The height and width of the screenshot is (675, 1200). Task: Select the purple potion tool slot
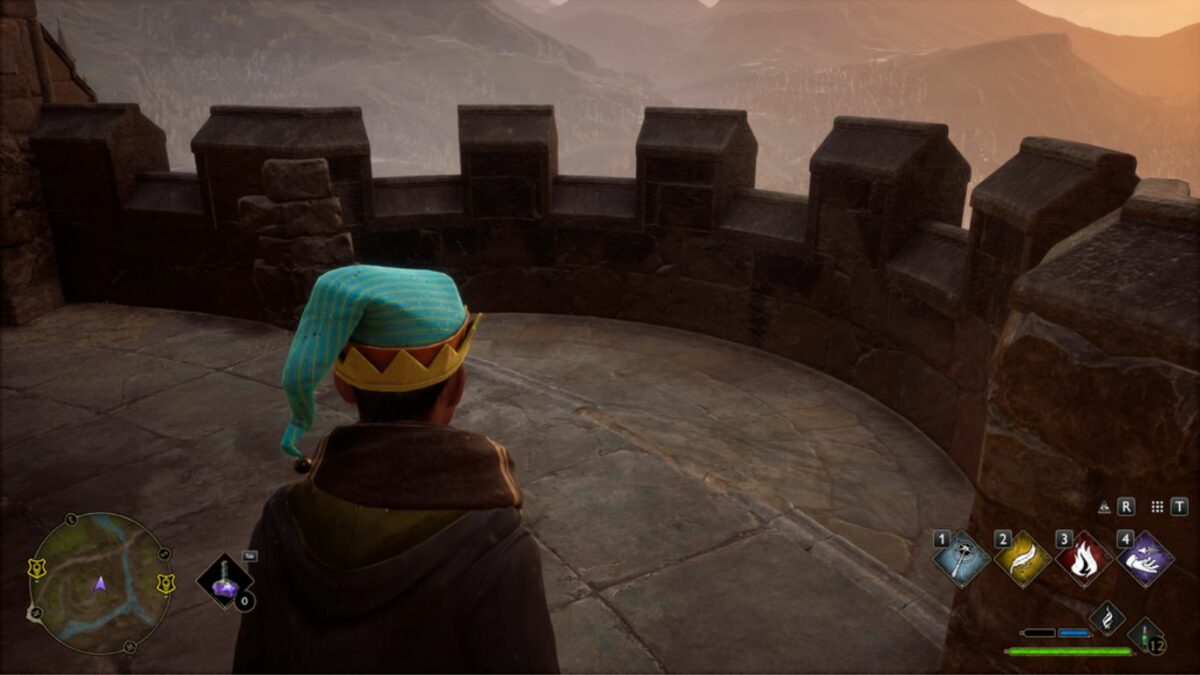(x=225, y=582)
